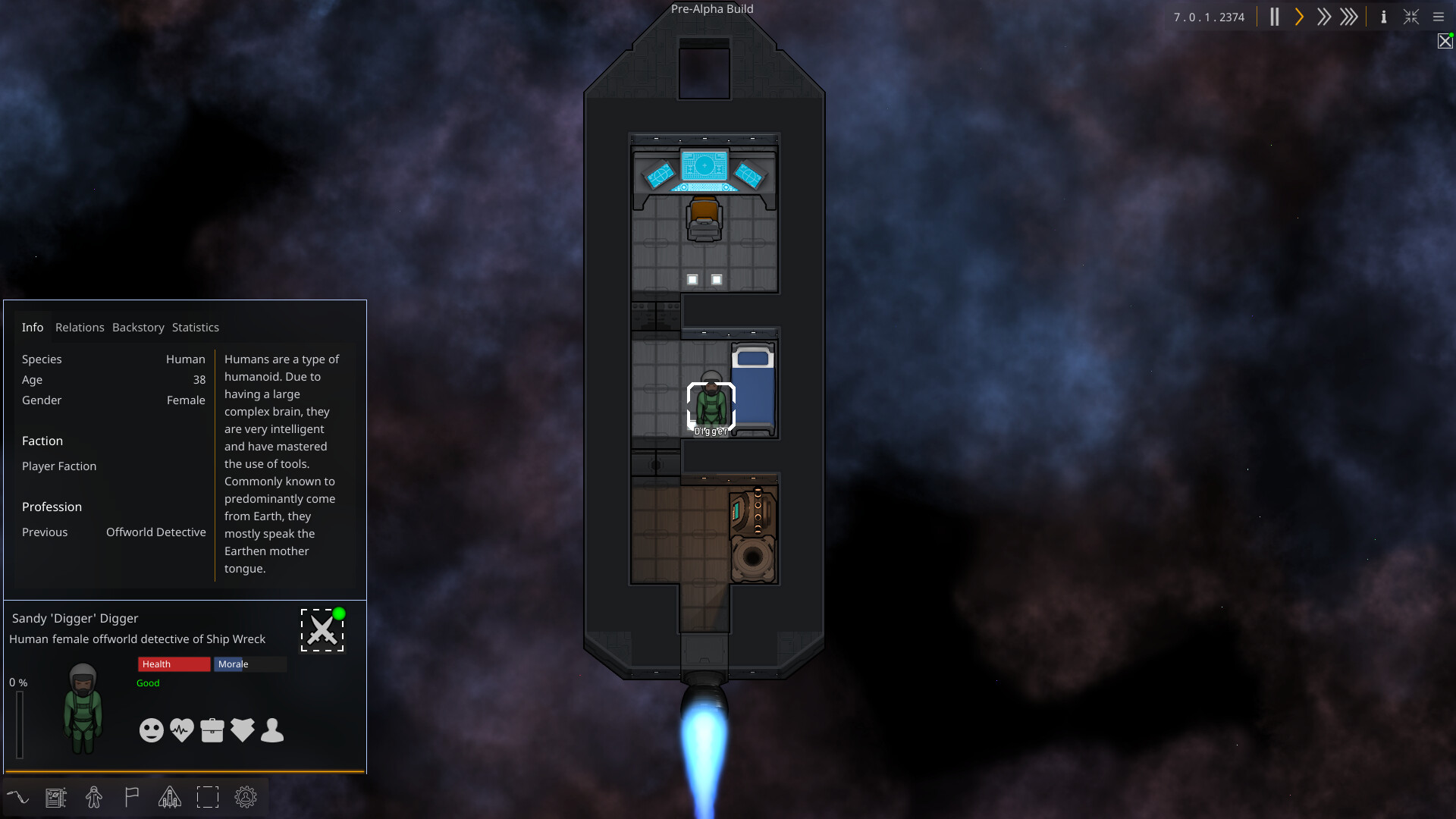Viewport: 1456px width, 819px height.
Task: Enable the fastest triple-chevron game speed
Action: click(1350, 17)
